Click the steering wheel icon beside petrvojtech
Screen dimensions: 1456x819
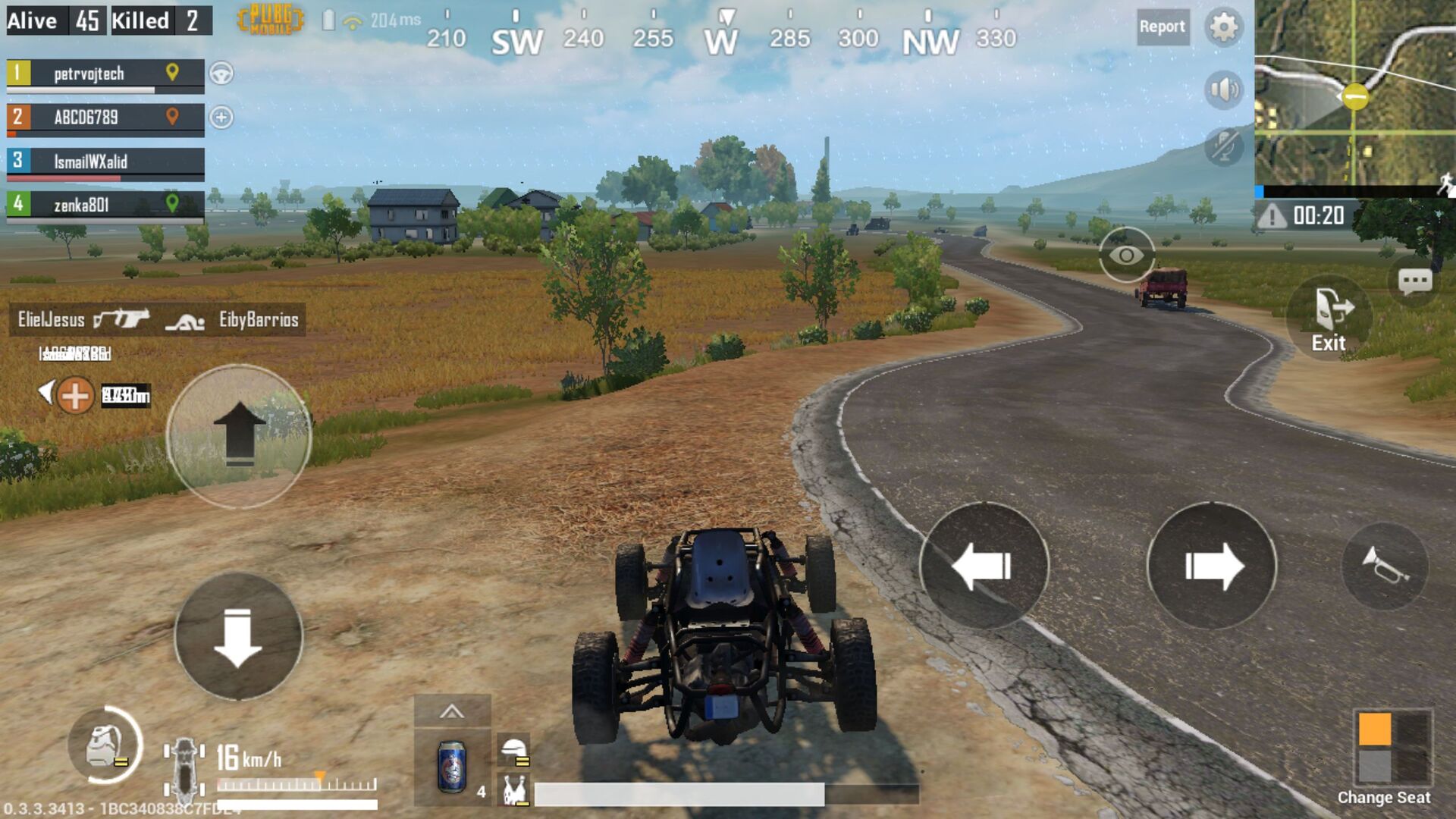click(220, 74)
